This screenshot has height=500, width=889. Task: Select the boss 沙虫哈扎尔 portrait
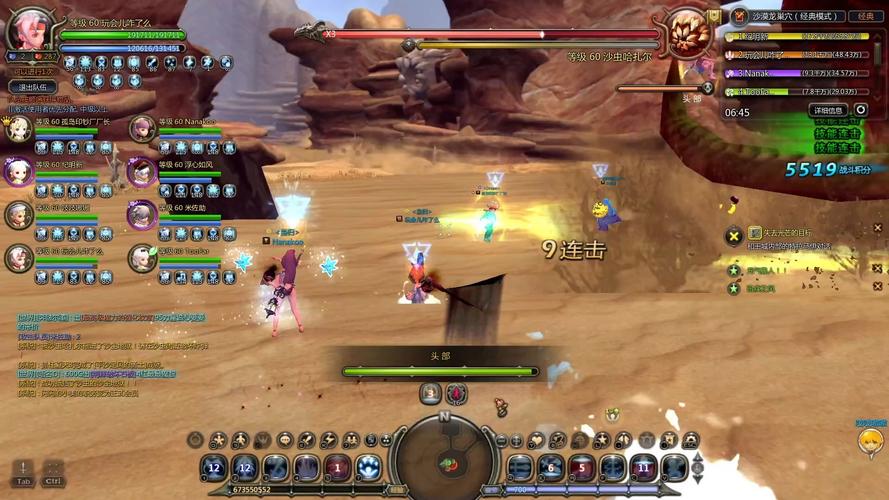[x=689, y=32]
